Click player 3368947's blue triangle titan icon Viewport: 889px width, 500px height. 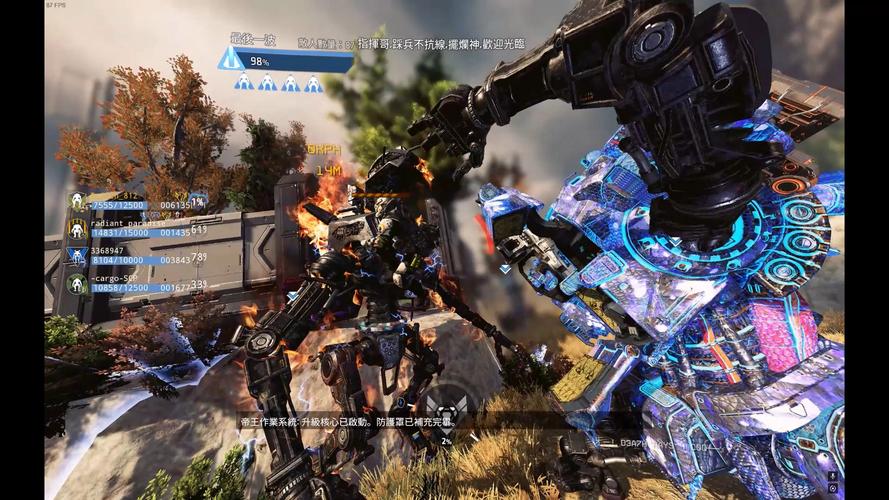coord(78,257)
